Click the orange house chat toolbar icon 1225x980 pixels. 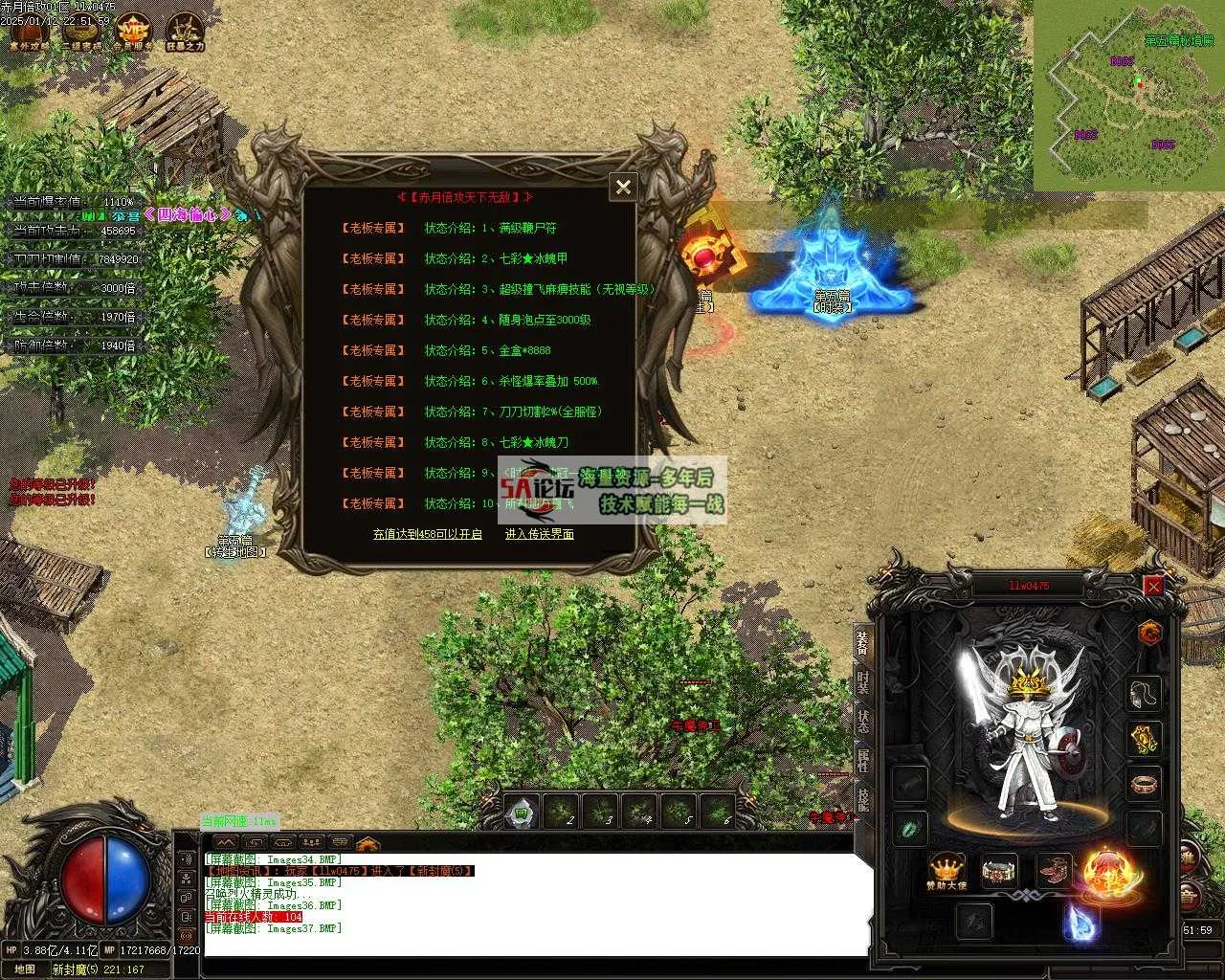coord(367,844)
